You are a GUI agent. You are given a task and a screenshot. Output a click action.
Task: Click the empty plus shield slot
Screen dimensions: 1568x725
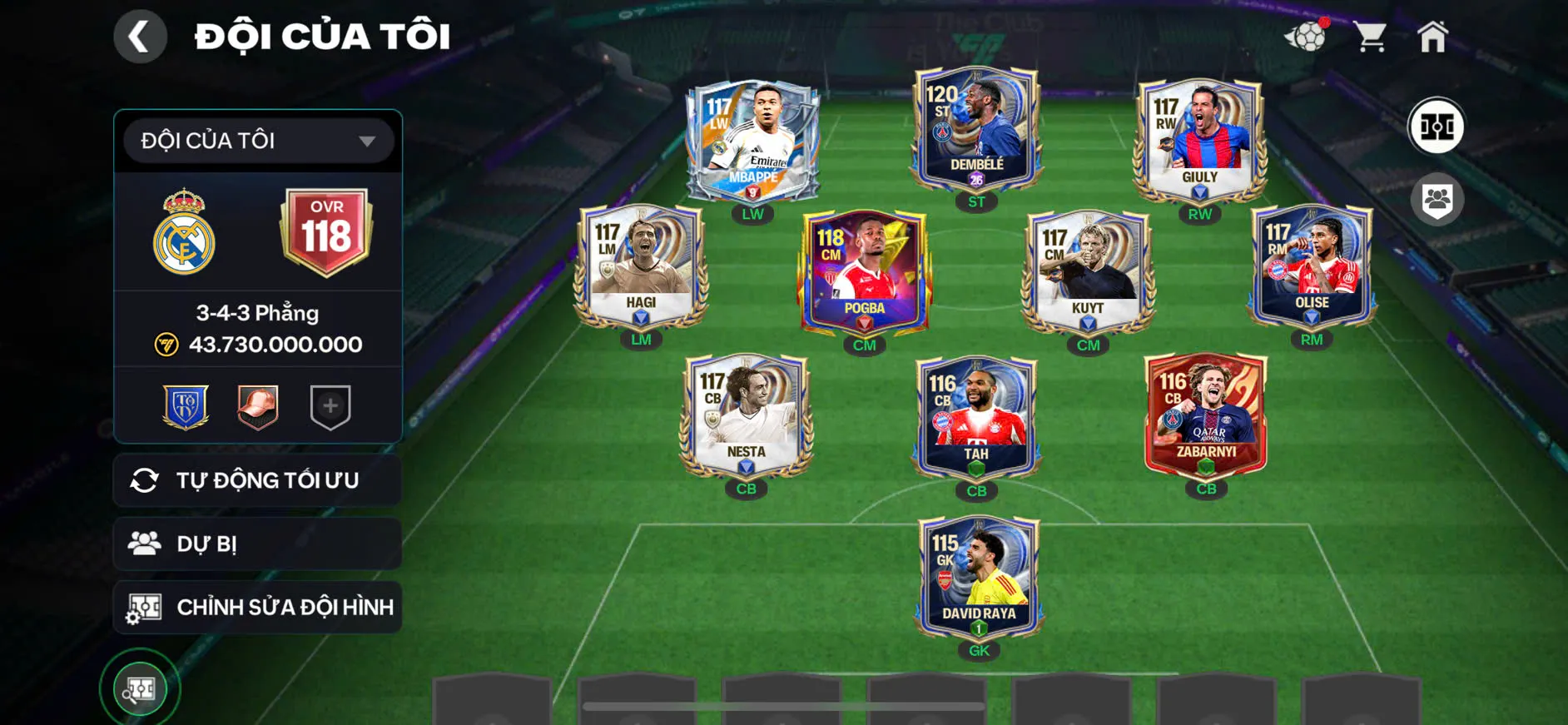[330, 406]
